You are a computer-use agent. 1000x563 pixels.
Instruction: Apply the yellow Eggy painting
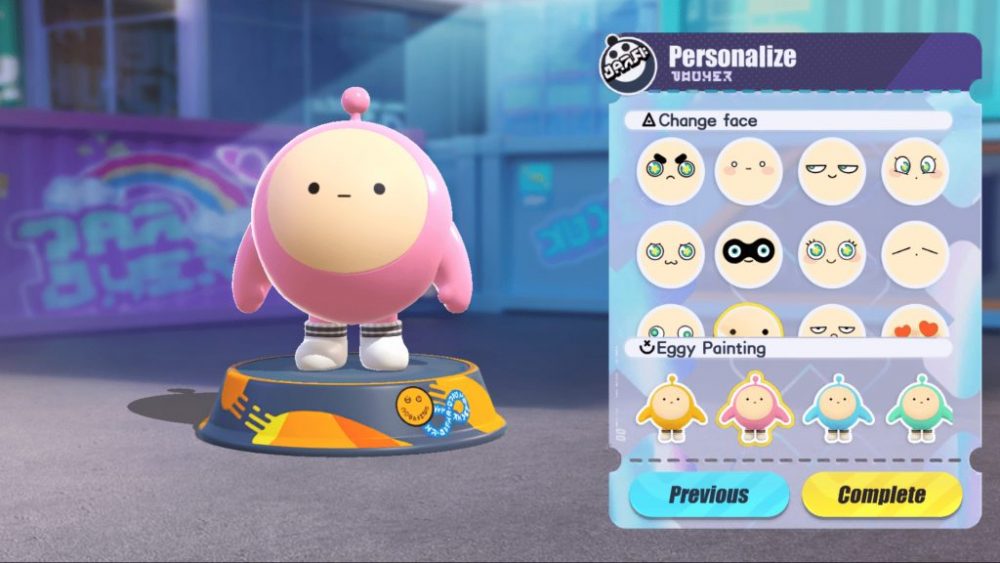(670, 406)
